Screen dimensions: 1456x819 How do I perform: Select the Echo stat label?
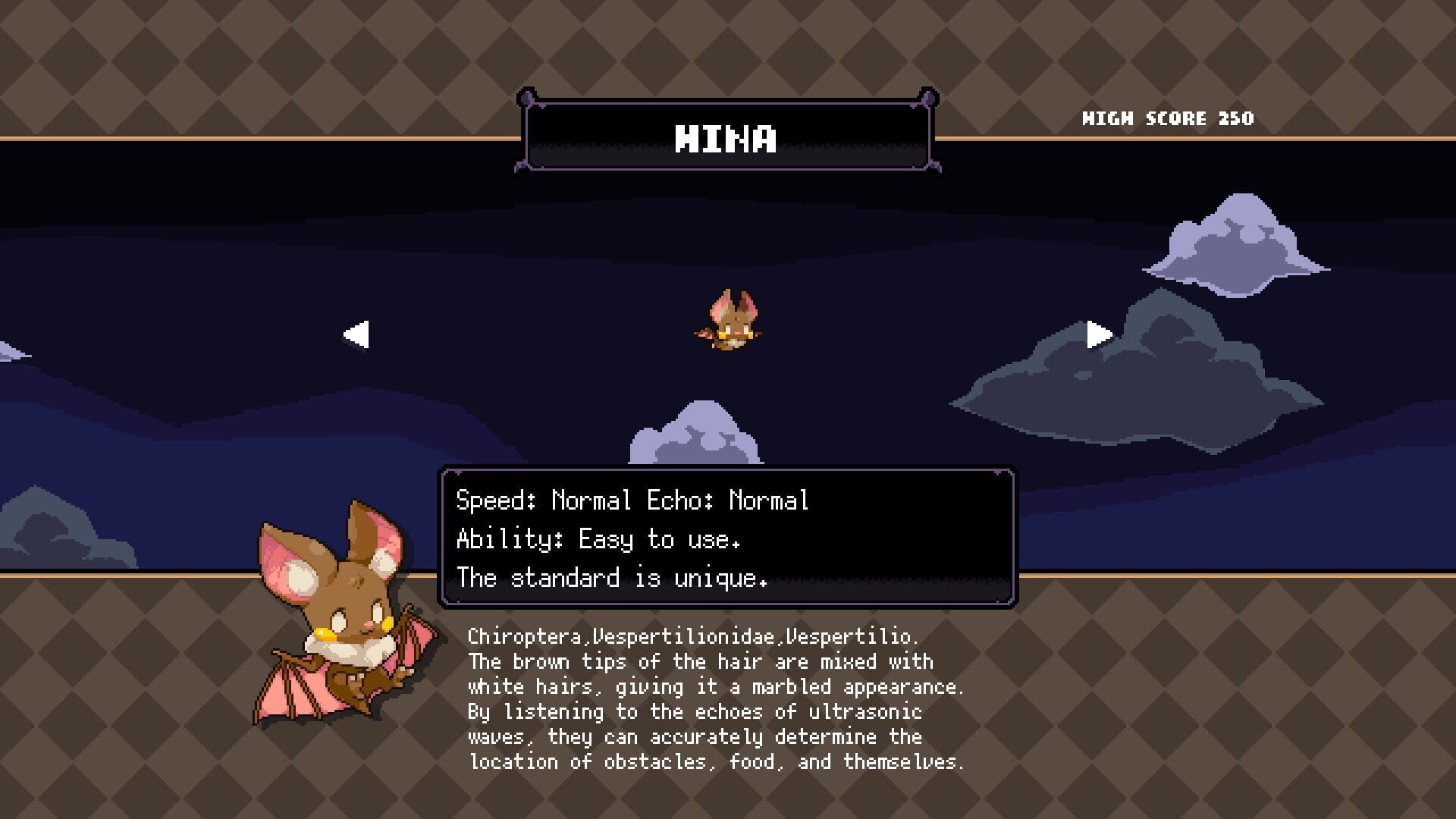point(681,500)
